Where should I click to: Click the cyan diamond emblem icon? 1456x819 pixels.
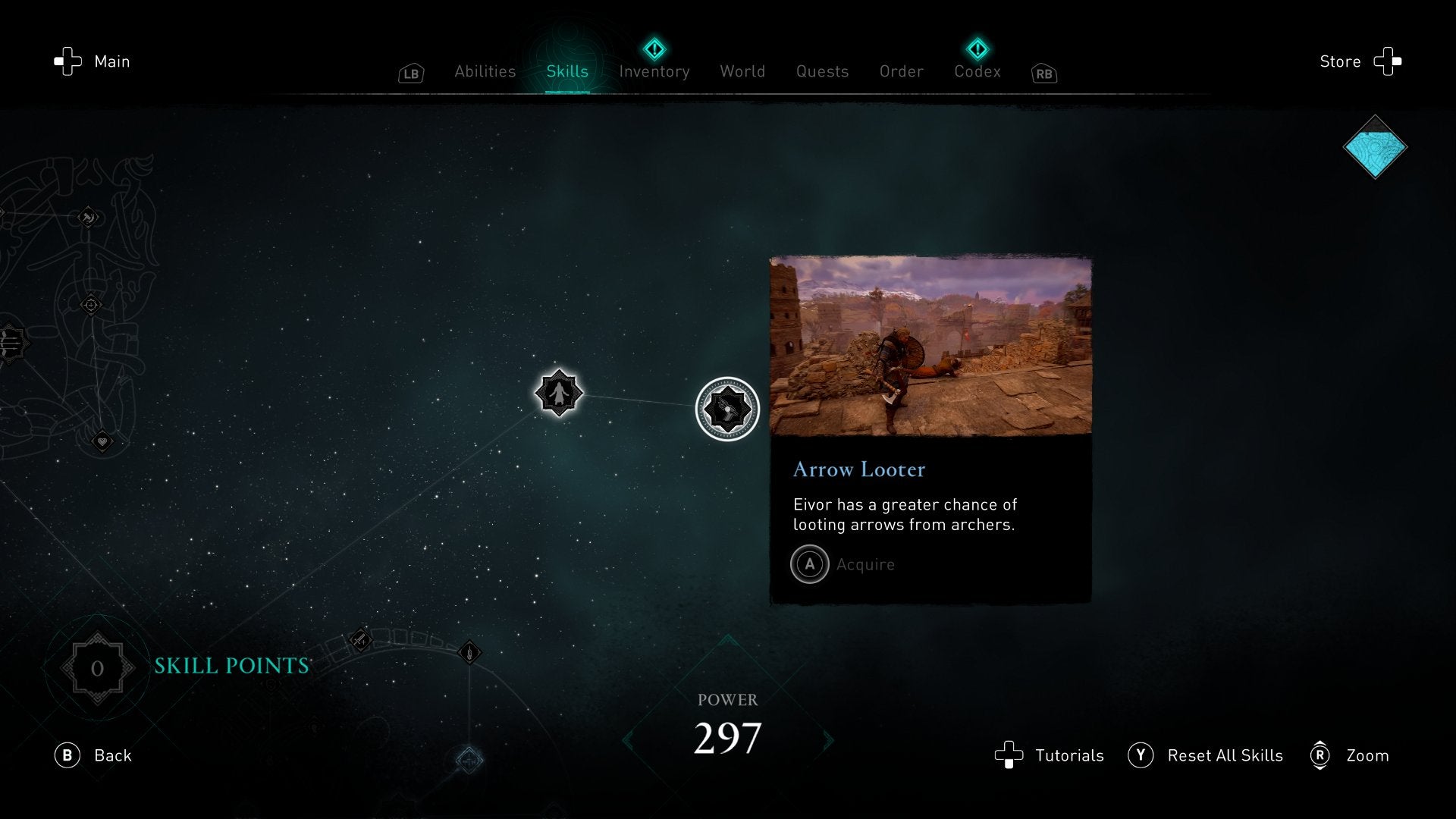[1375, 147]
